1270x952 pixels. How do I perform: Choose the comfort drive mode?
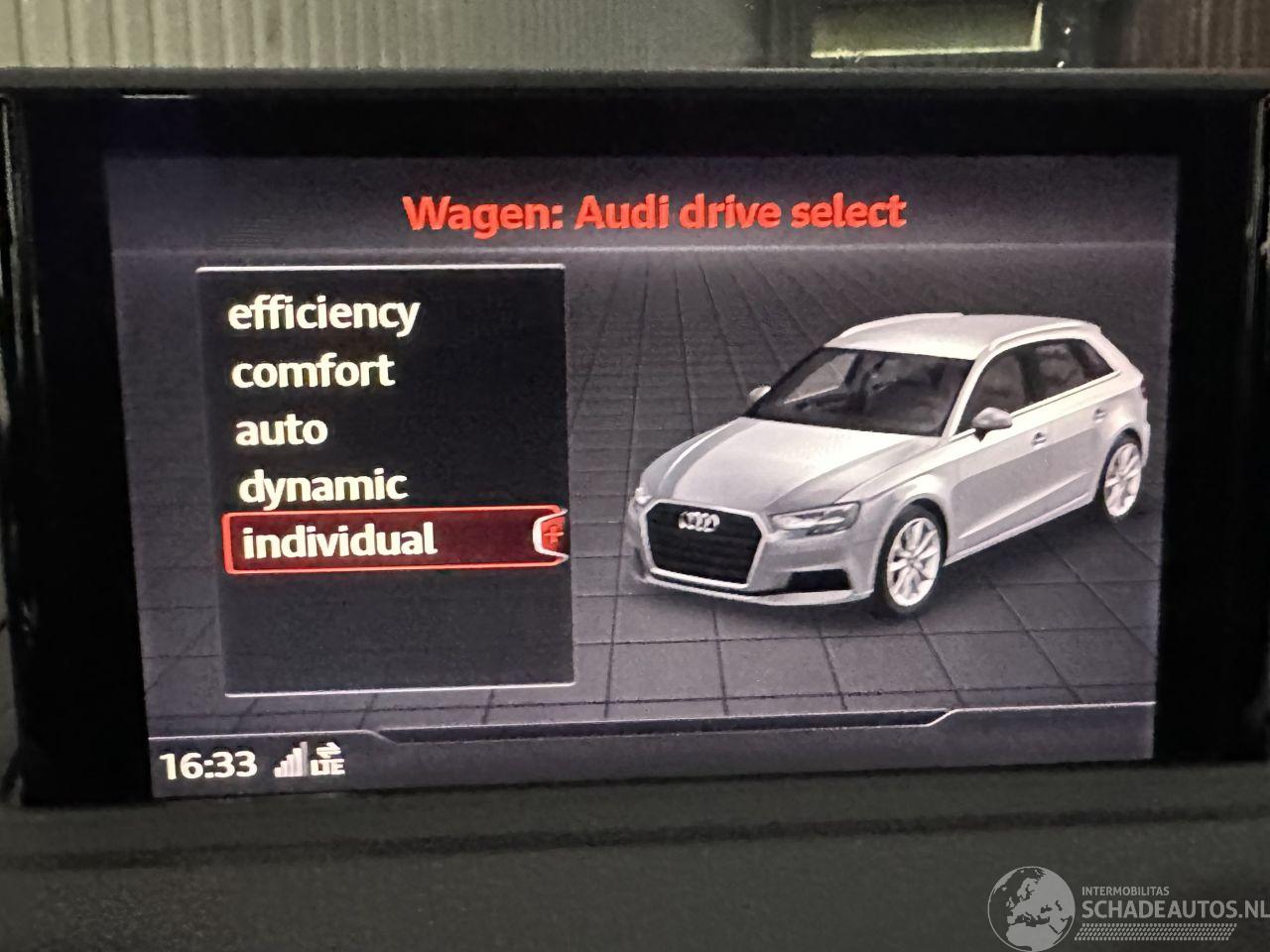coord(313,372)
